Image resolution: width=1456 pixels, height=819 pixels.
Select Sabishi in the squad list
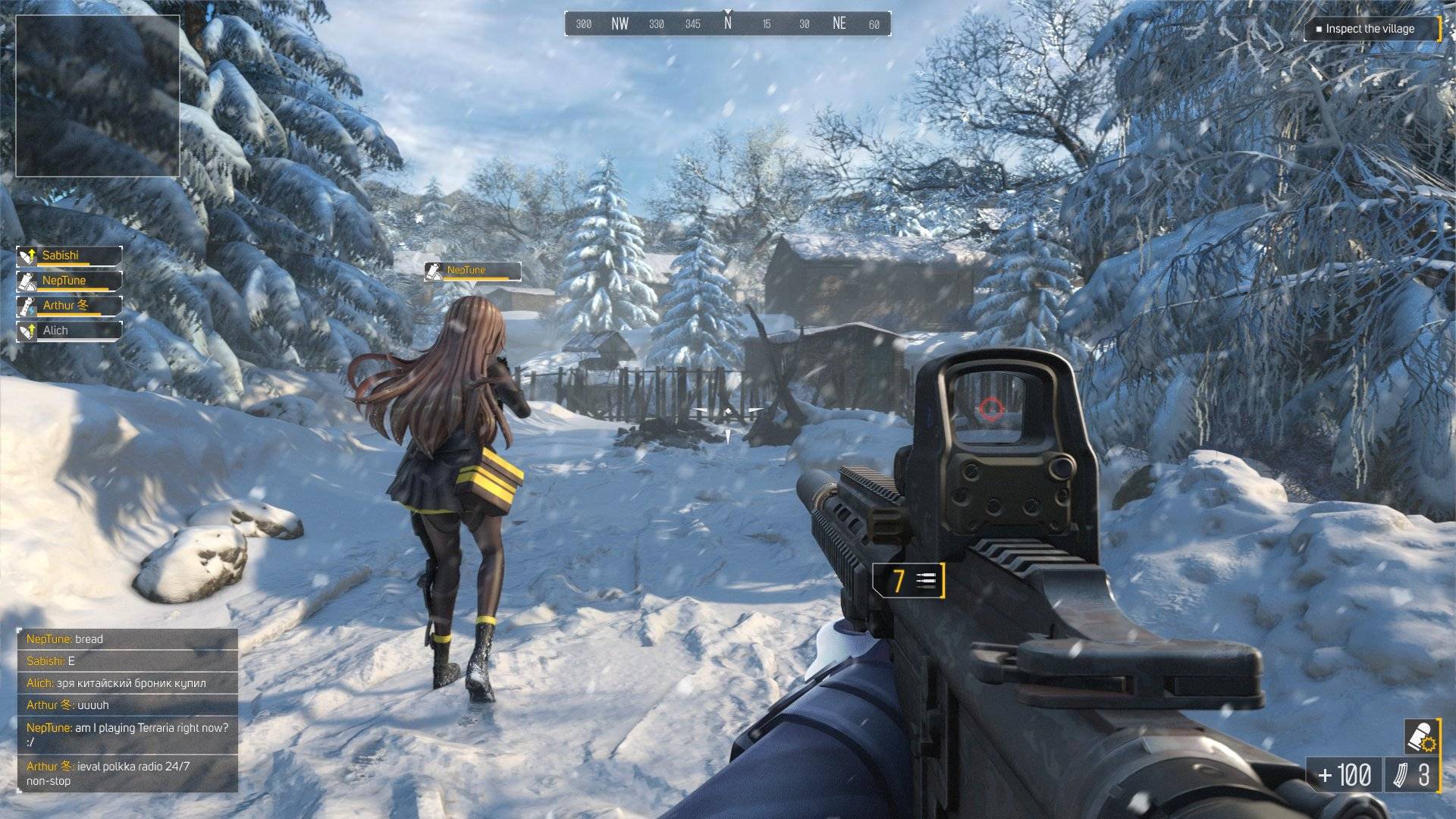click(x=70, y=256)
